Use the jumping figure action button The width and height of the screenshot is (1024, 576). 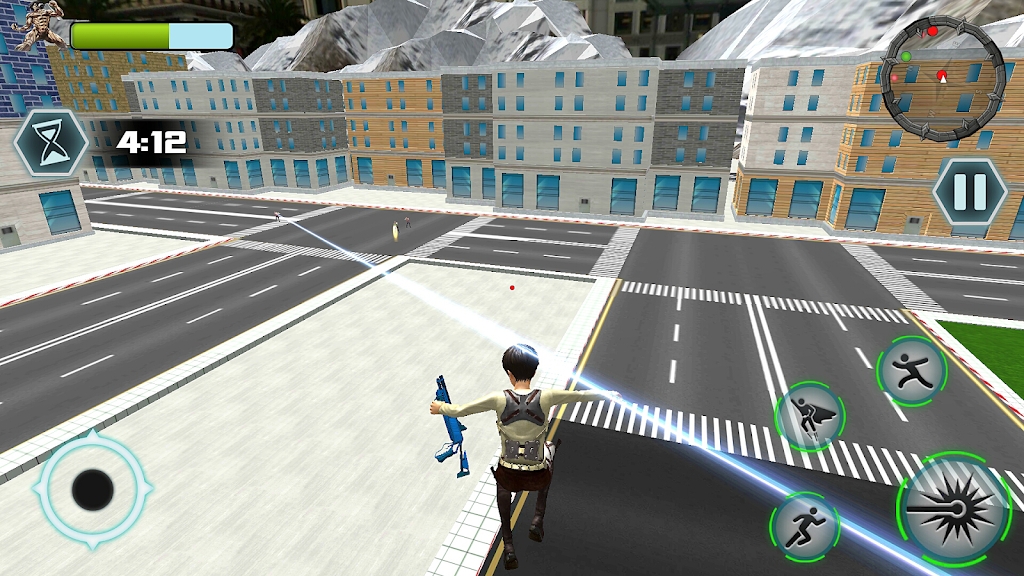pos(911,371)
